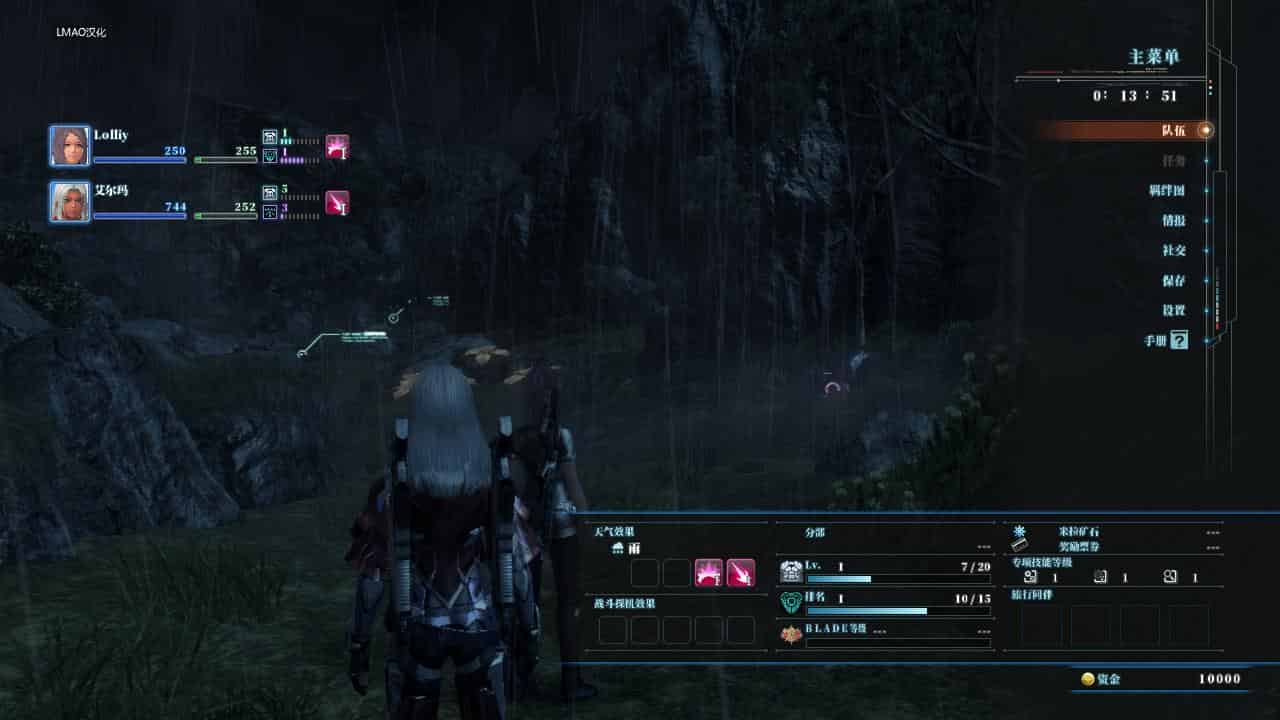Click the pink burst icon beside Lolliy
Screen dimensions: 1280x720
[337, 147]
